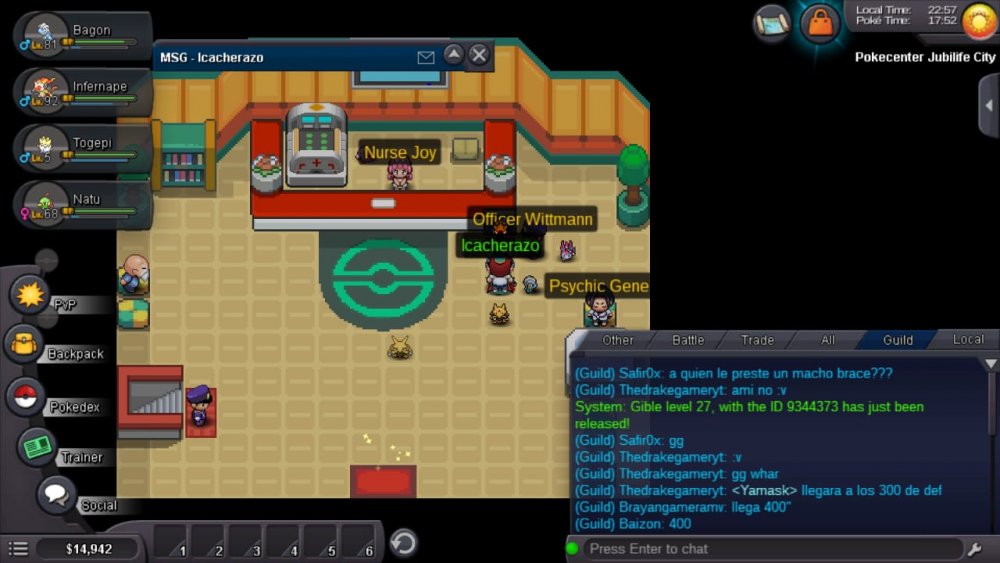The image size is (1000, 563).
Task: Switch to the Local chat tab
Action: click(967, 340)
